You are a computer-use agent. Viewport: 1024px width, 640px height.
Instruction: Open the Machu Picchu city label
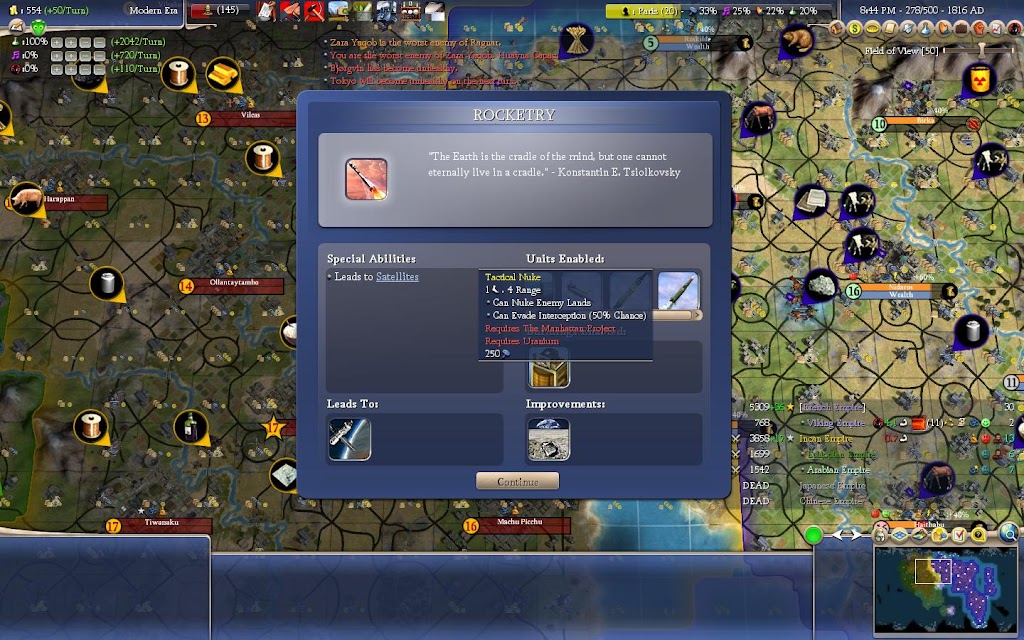[x=519, y=521]
